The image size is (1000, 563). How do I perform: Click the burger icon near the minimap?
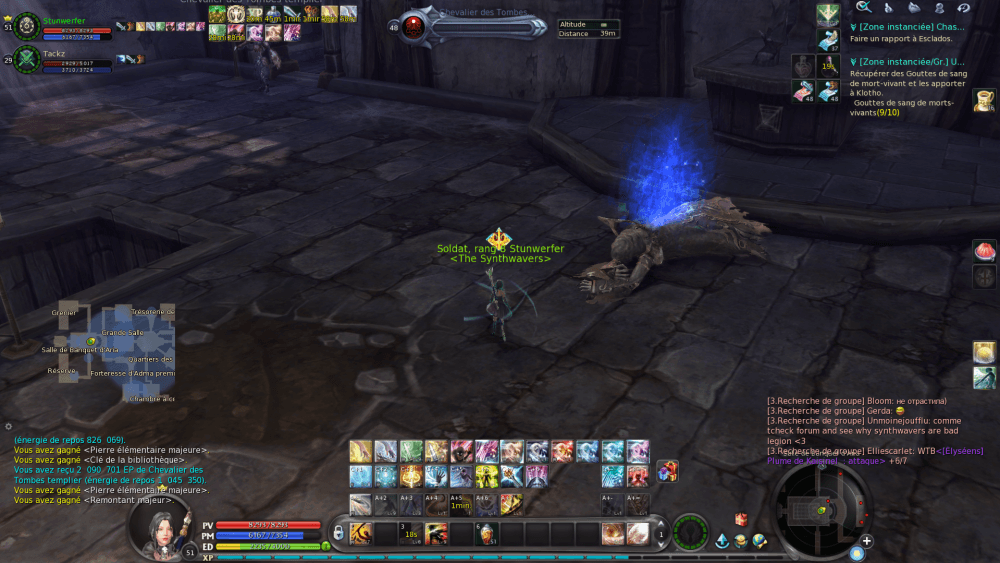pos(740,541)
